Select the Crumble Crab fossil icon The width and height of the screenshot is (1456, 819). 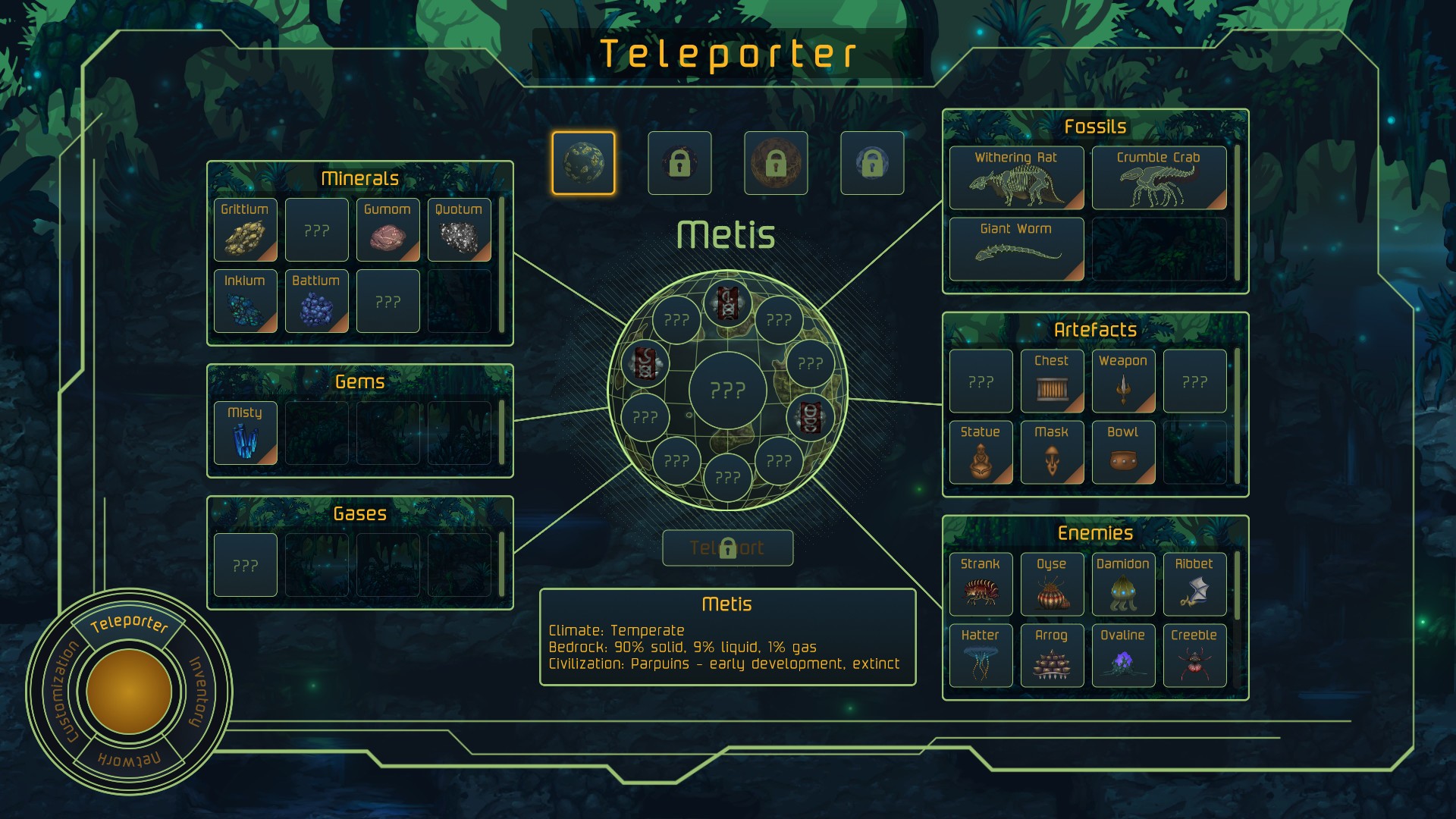click(1159, 177)
